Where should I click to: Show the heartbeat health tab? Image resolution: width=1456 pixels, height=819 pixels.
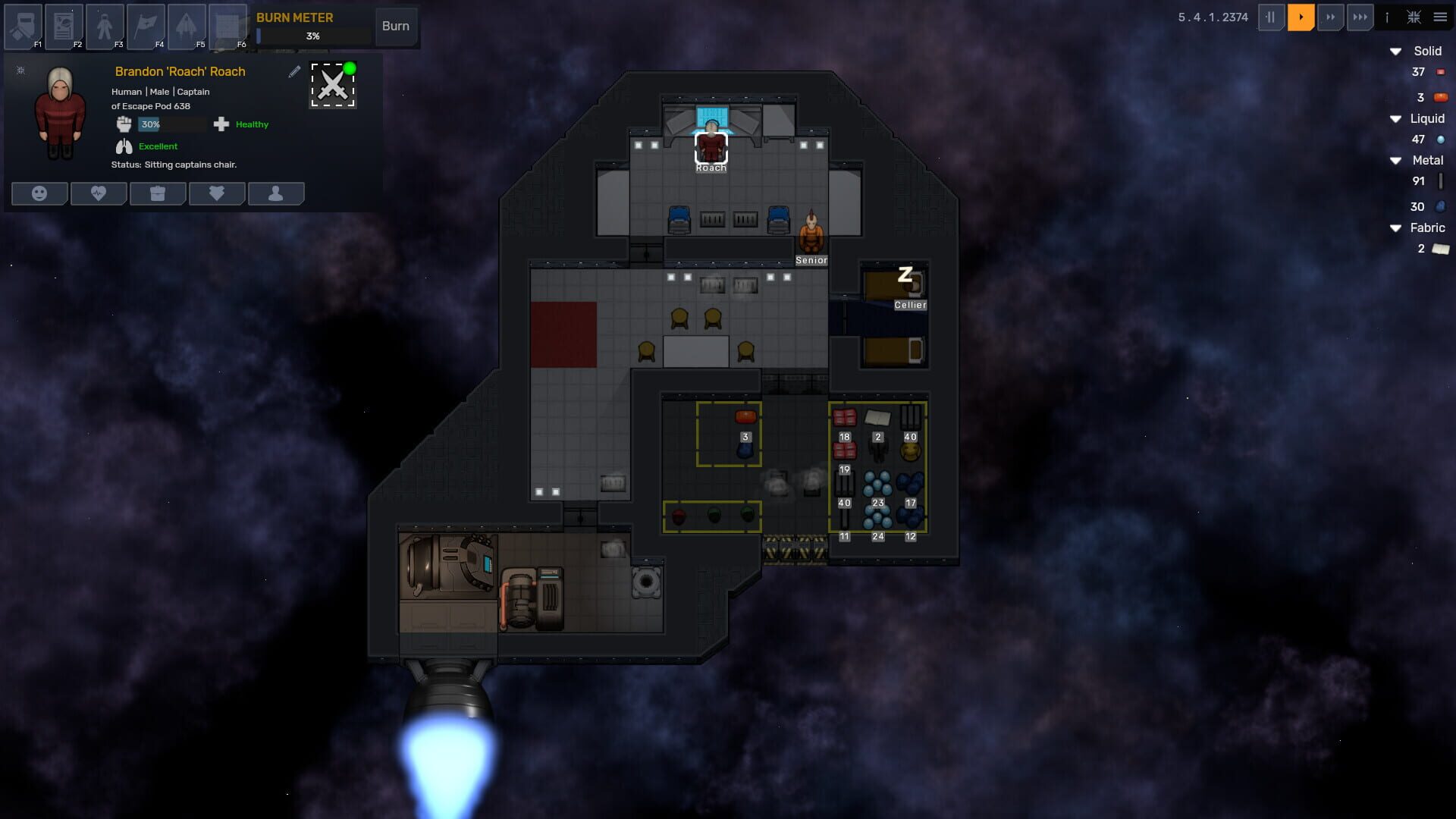tap(99, 193)
